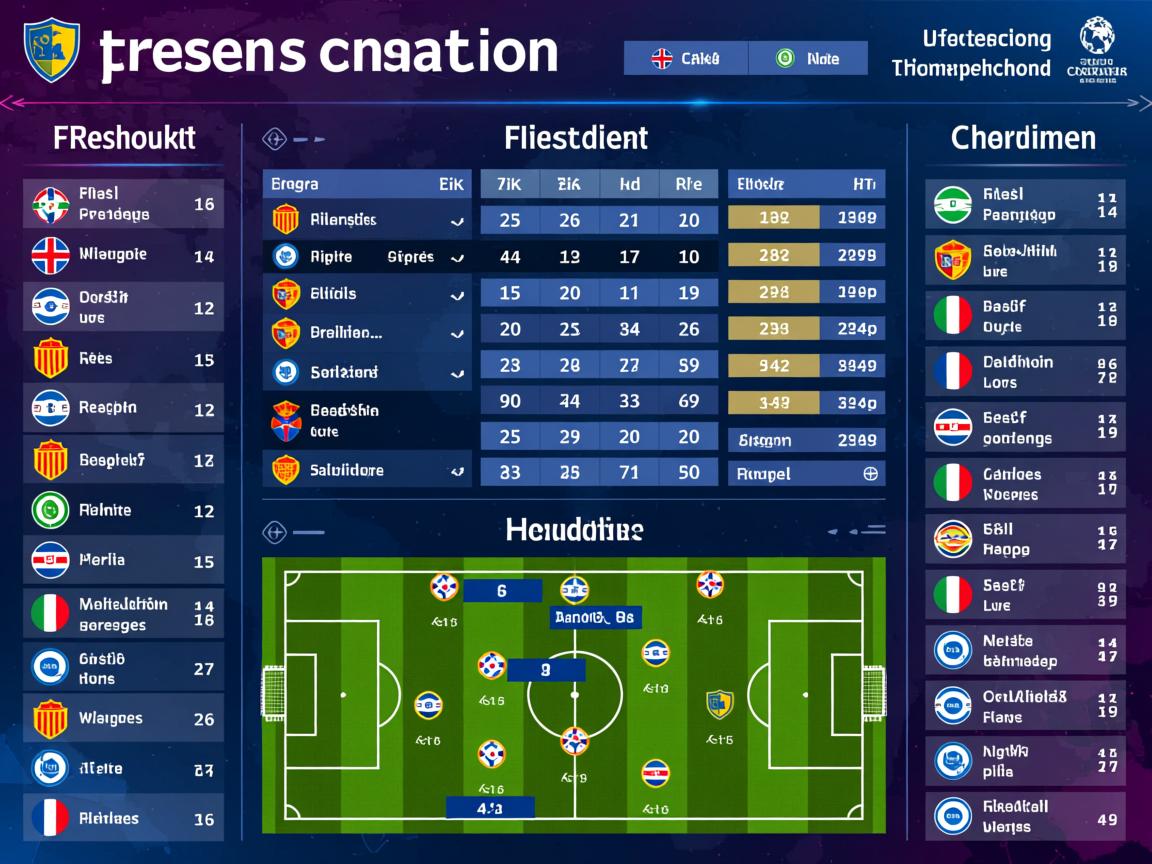The image size is (1152, 864).
Task: Choose the Ganloes entry in right list
Action: click(1025, 484)
